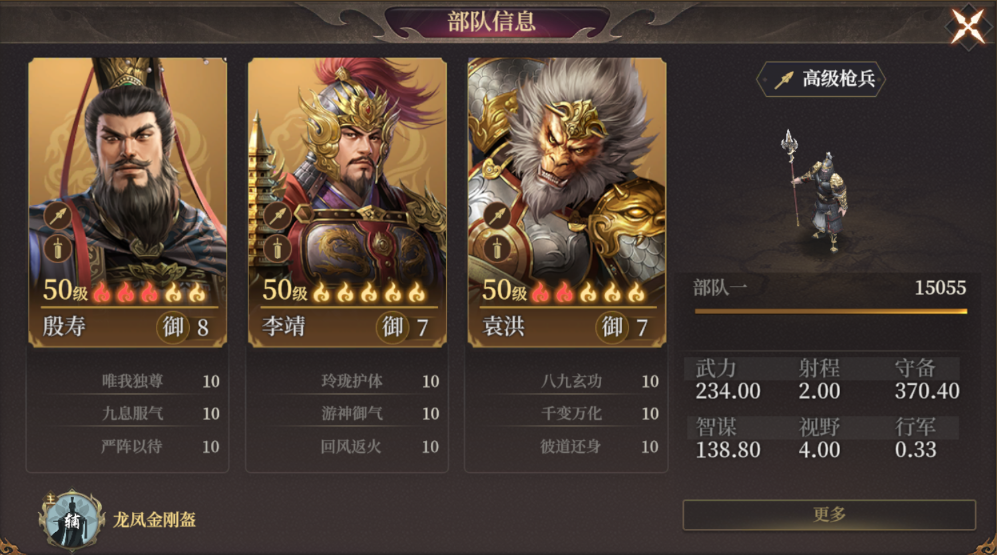Open the 更多 details button
The height and width of the screenshot is (555, 997).
[x=829, y=514]
